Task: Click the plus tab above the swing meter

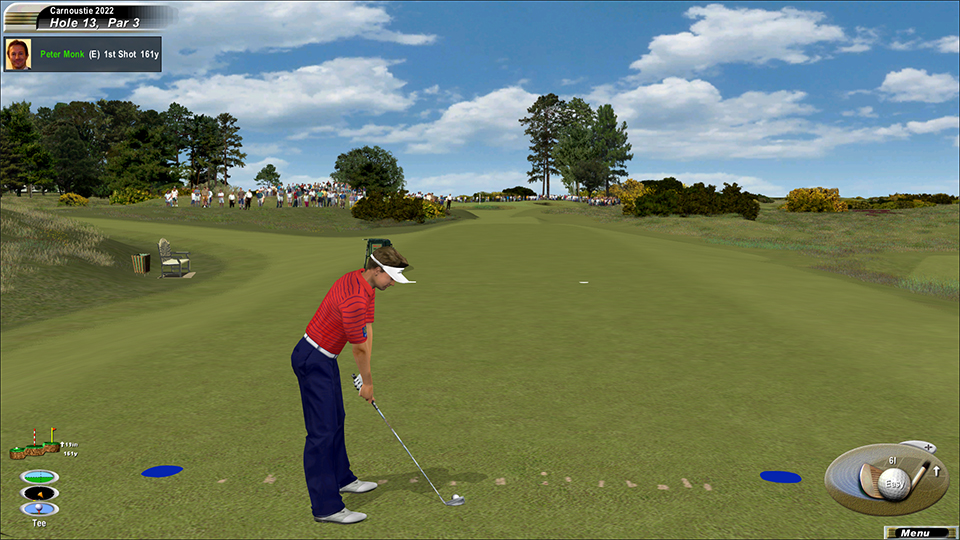Action: [x=927, y=447]
